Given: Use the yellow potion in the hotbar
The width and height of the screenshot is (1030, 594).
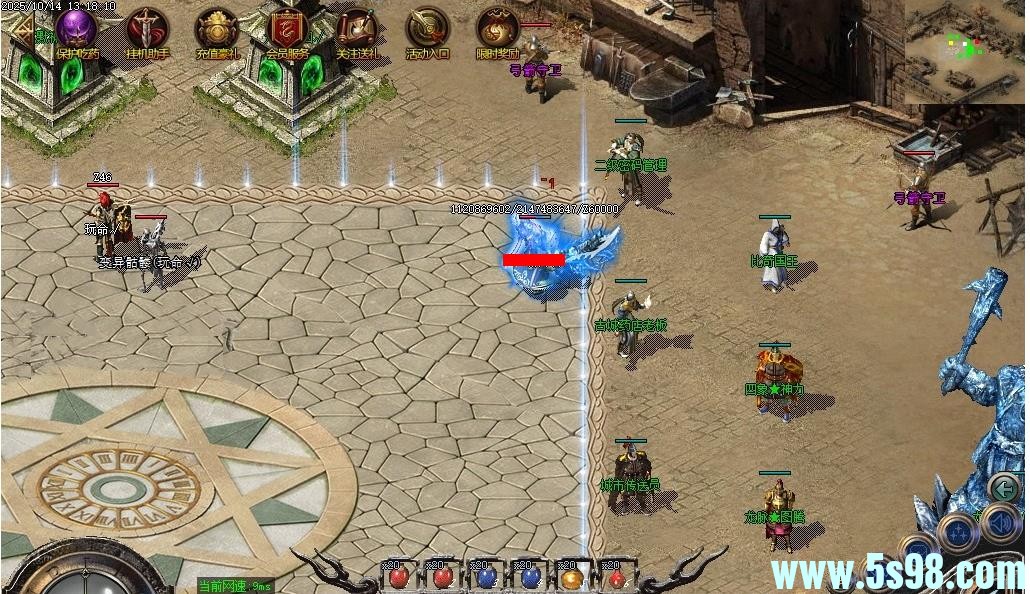Looking at the screenshot, I should [571, 577].
